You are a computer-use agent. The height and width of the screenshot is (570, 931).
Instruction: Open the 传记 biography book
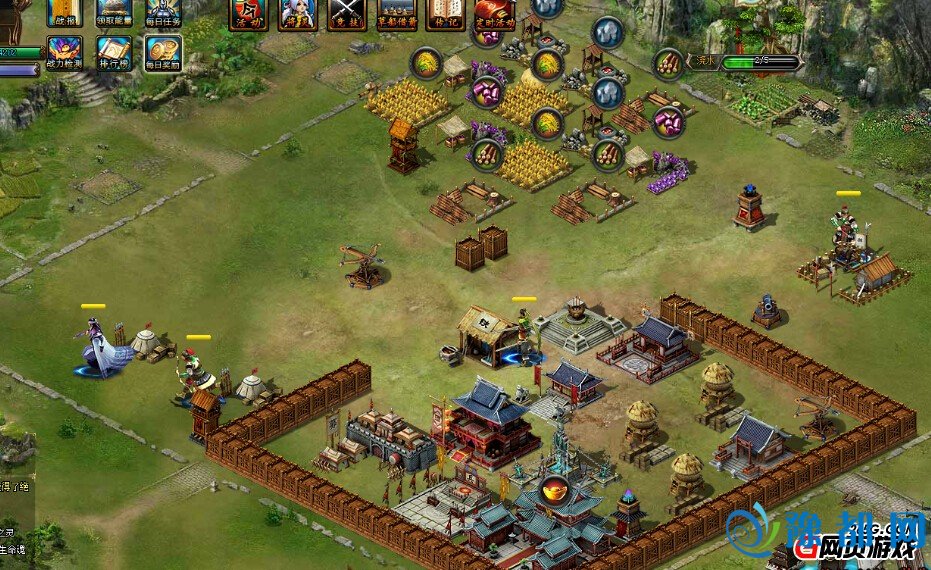pyautogui.click(x=445, y=13)
